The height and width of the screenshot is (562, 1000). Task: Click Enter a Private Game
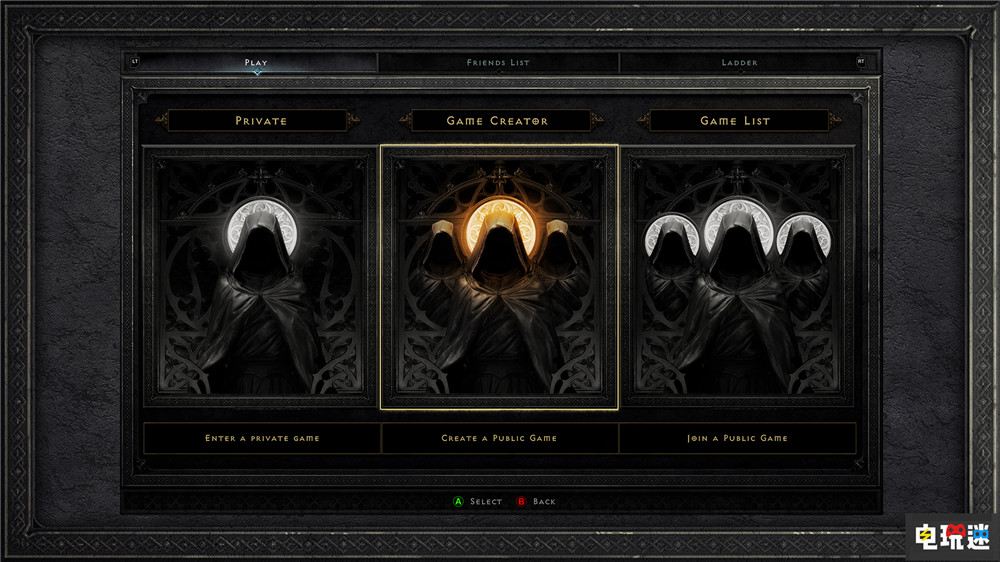(262, 438)
